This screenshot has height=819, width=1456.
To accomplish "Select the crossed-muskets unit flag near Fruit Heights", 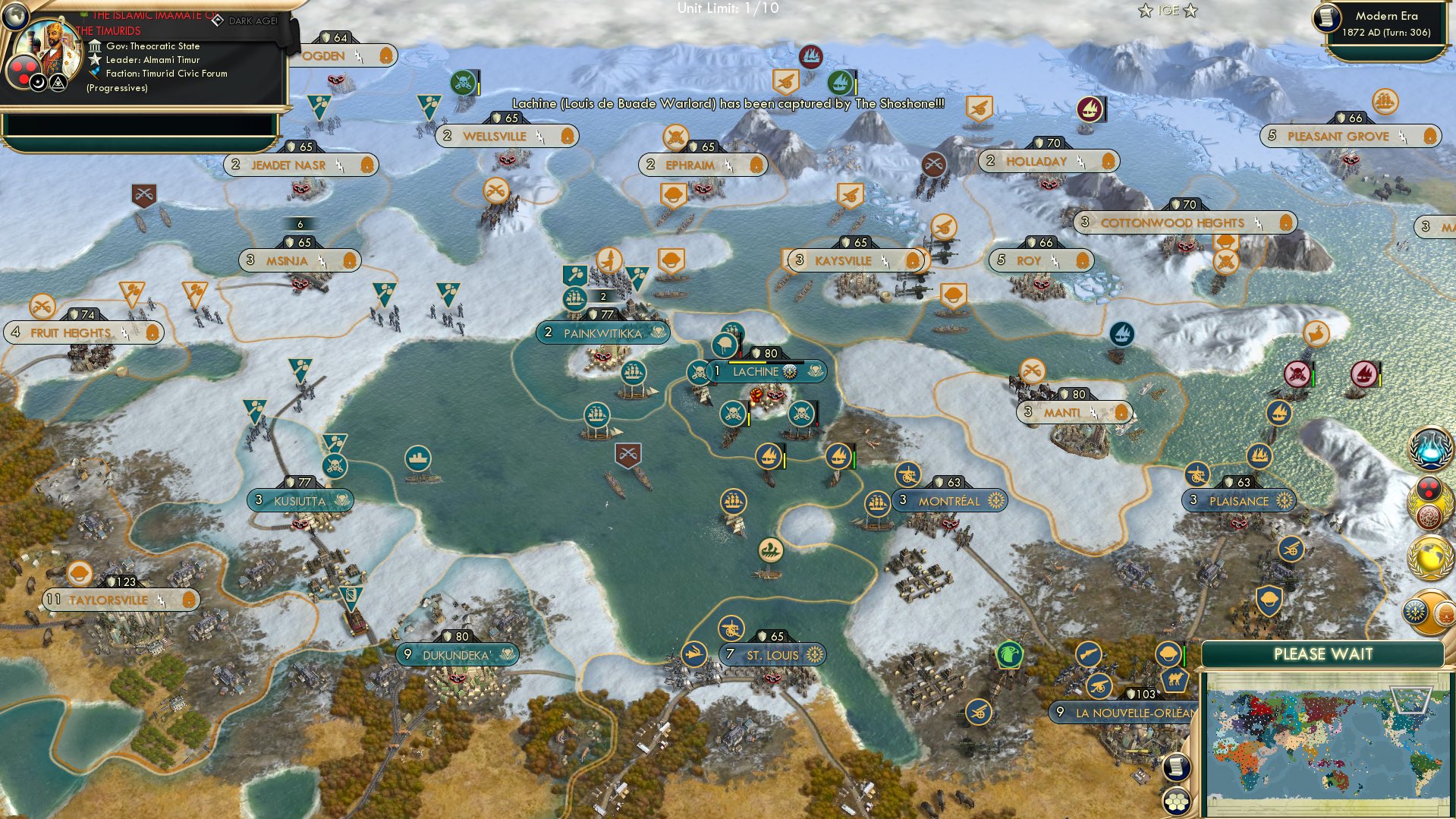I will [43, 307].
